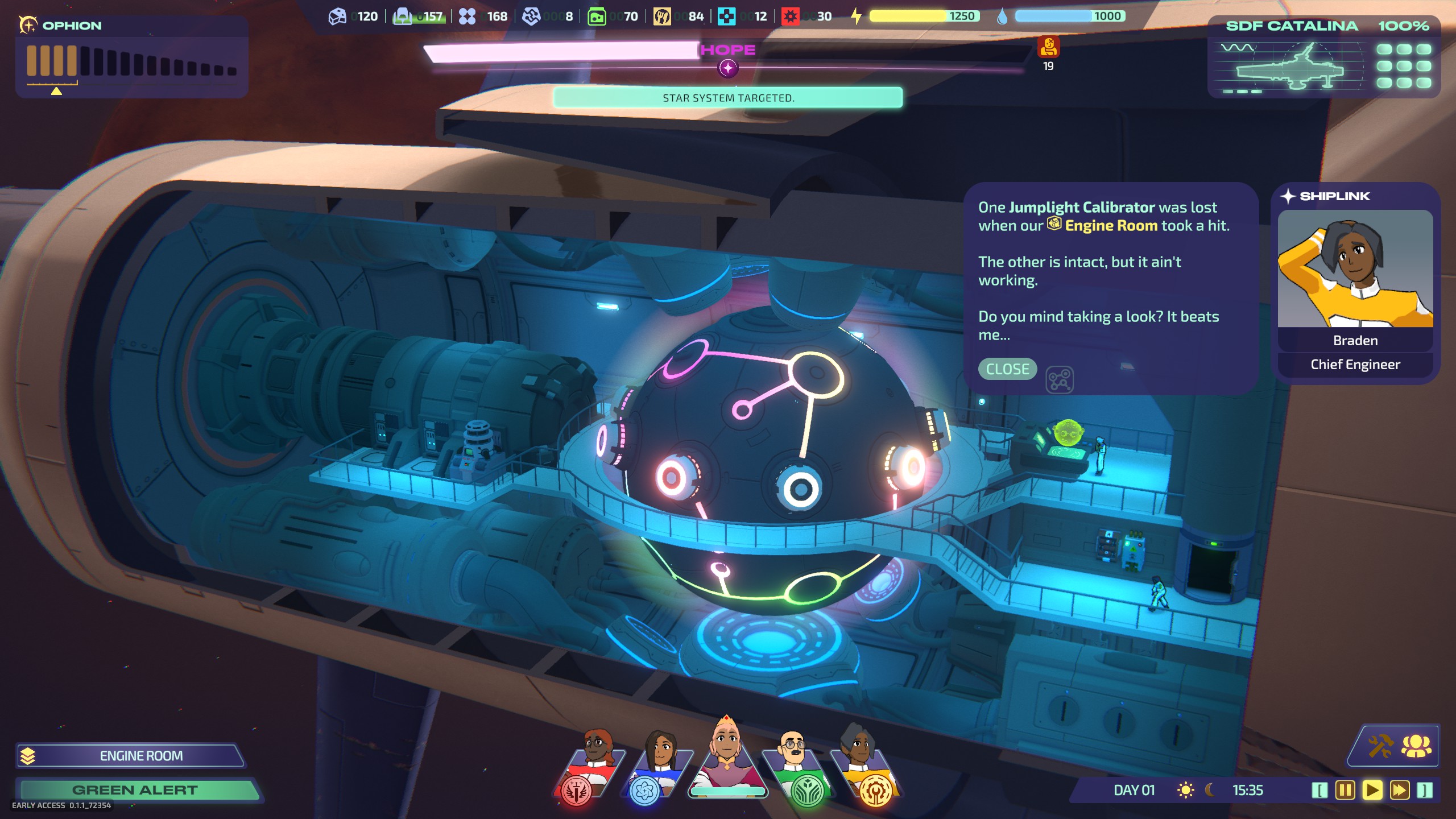The width and height of the screenshot is (1456, 819).
Task: Click the Hope meter star marker
Action: pyautogui.click(x=728, y=68)
